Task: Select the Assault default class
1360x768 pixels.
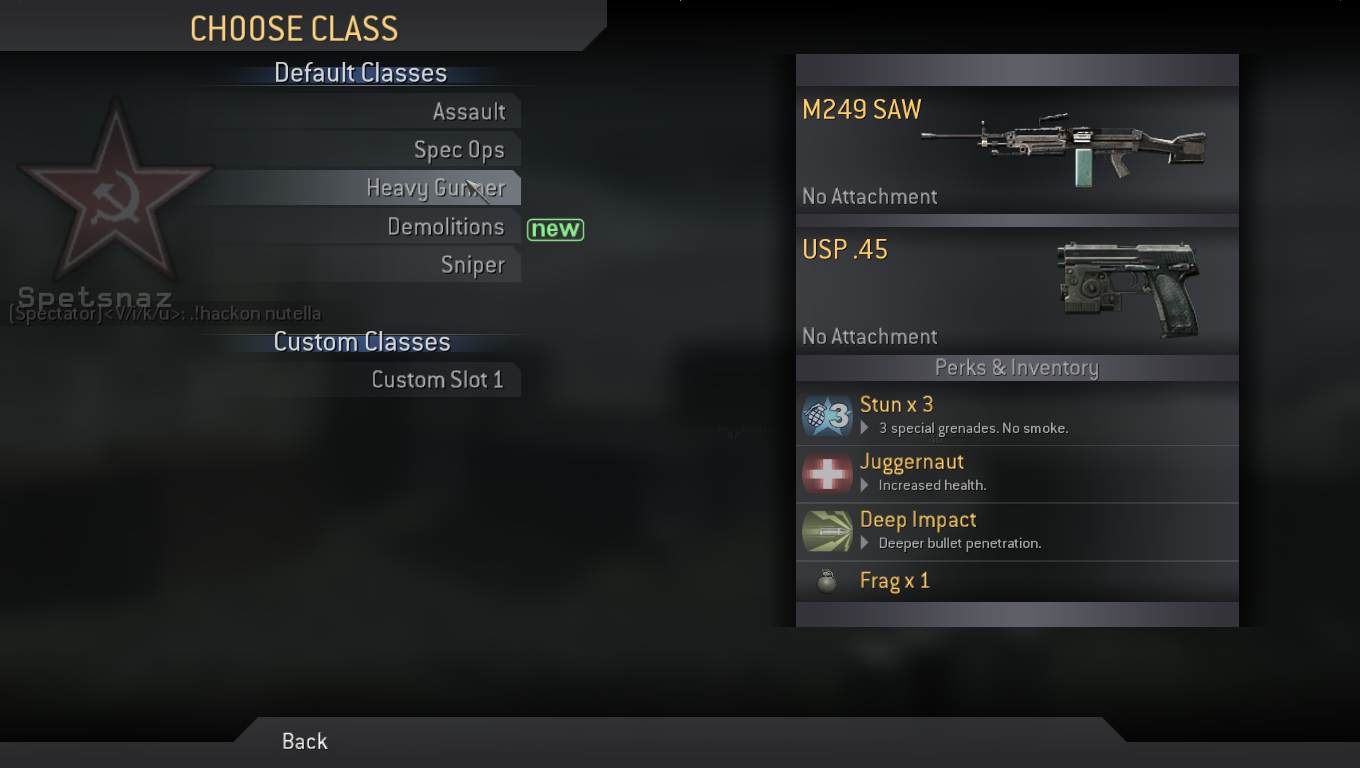Action: pos(468,112)
